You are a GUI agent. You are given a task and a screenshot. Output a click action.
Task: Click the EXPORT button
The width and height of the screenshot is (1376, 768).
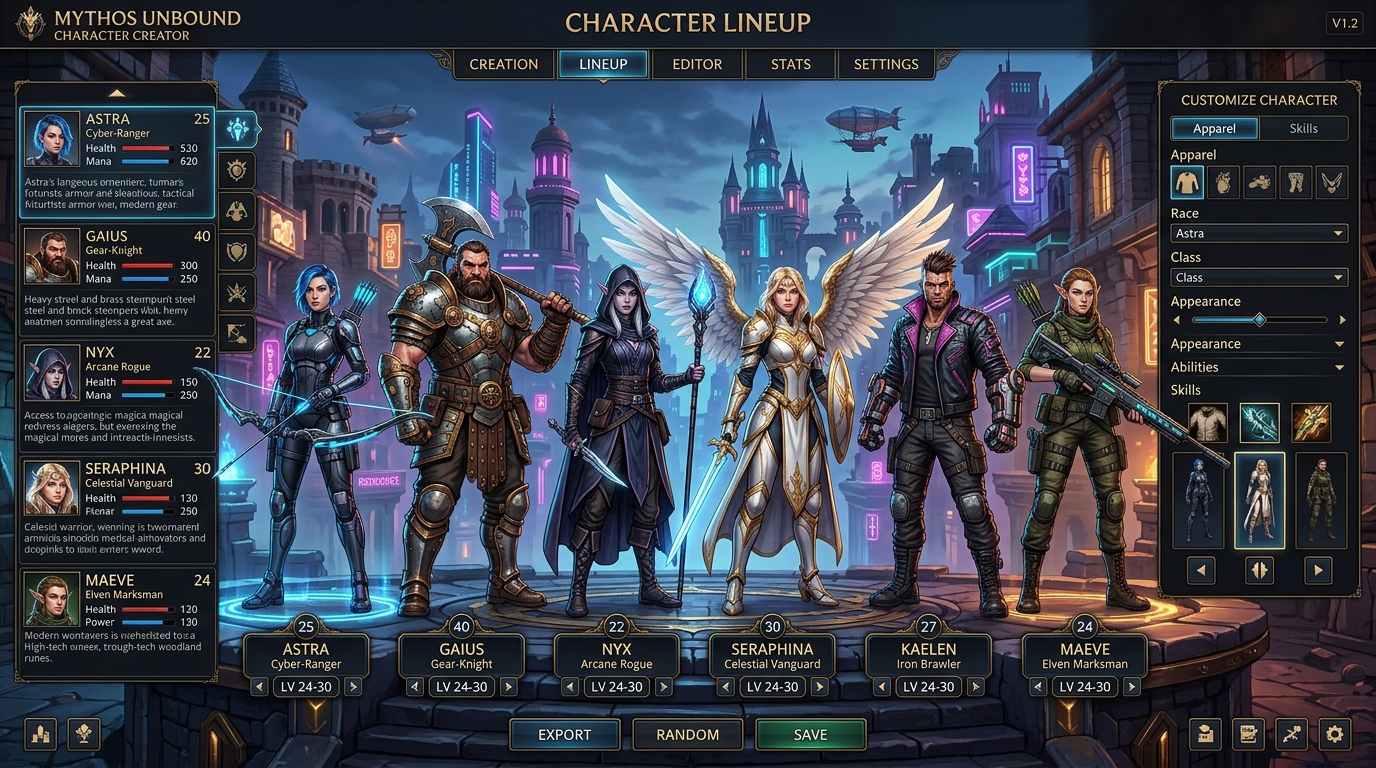tap(564, 734)
